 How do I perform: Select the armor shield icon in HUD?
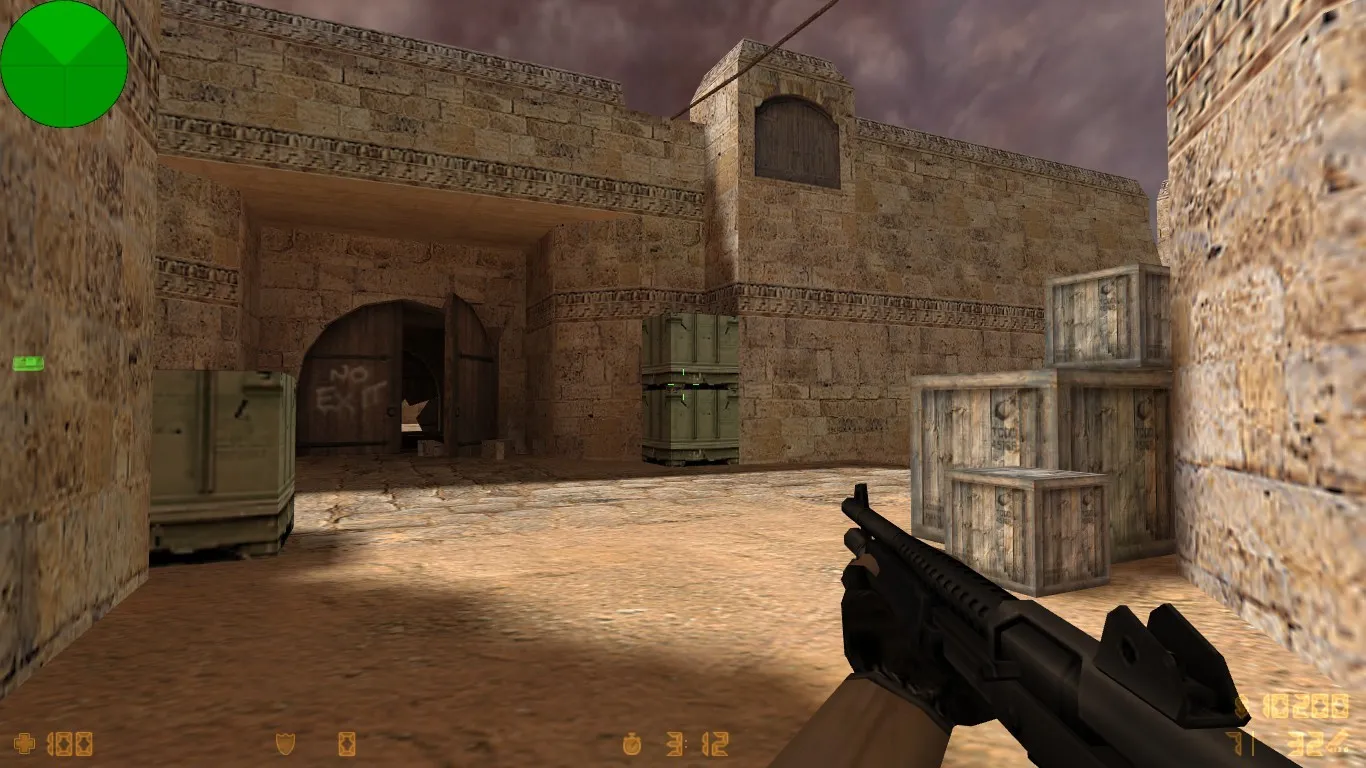(284, 743)
